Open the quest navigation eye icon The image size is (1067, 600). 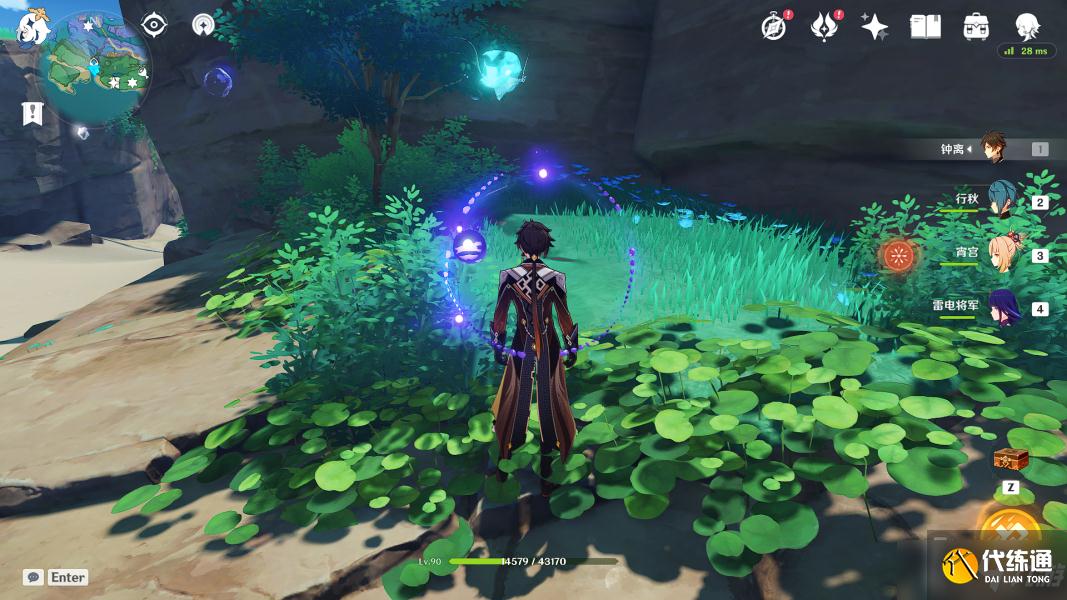coord(154,24)
